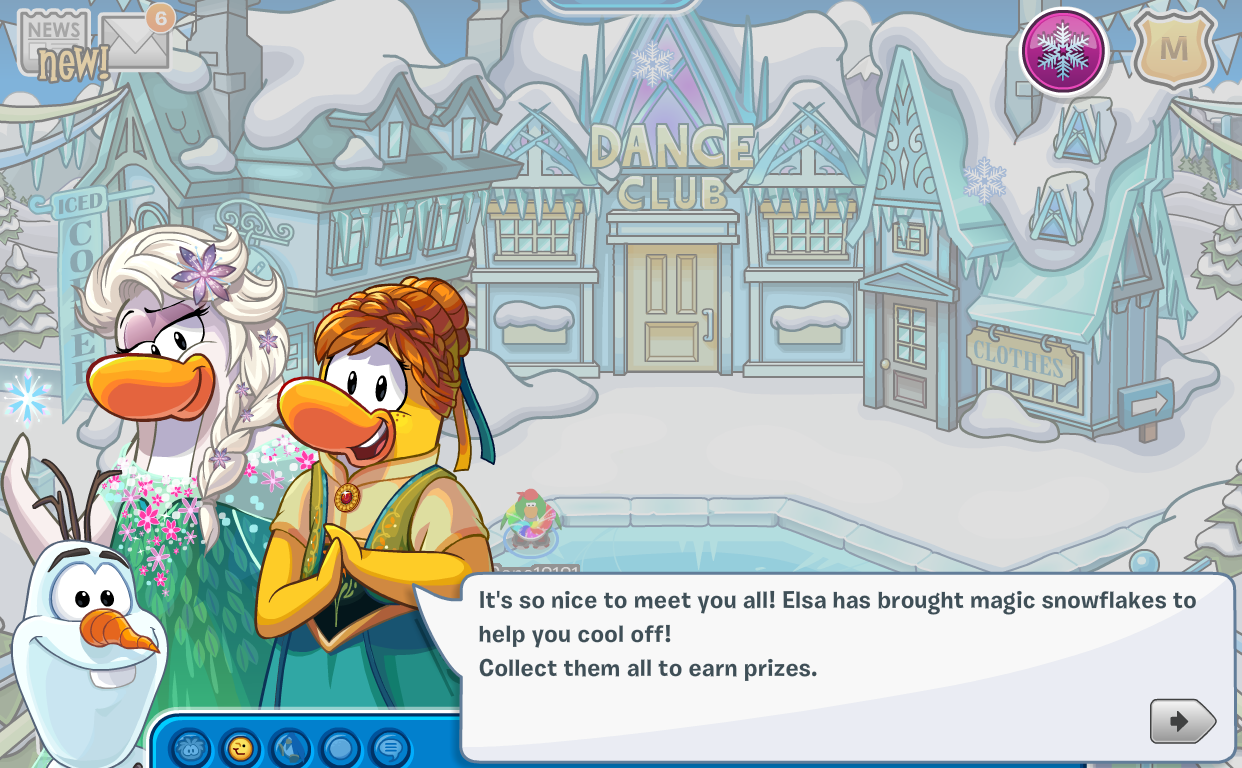Open the penguin actions button
Image resolution: width=1242 pixels, height=768 pixels.
(290, 748)
